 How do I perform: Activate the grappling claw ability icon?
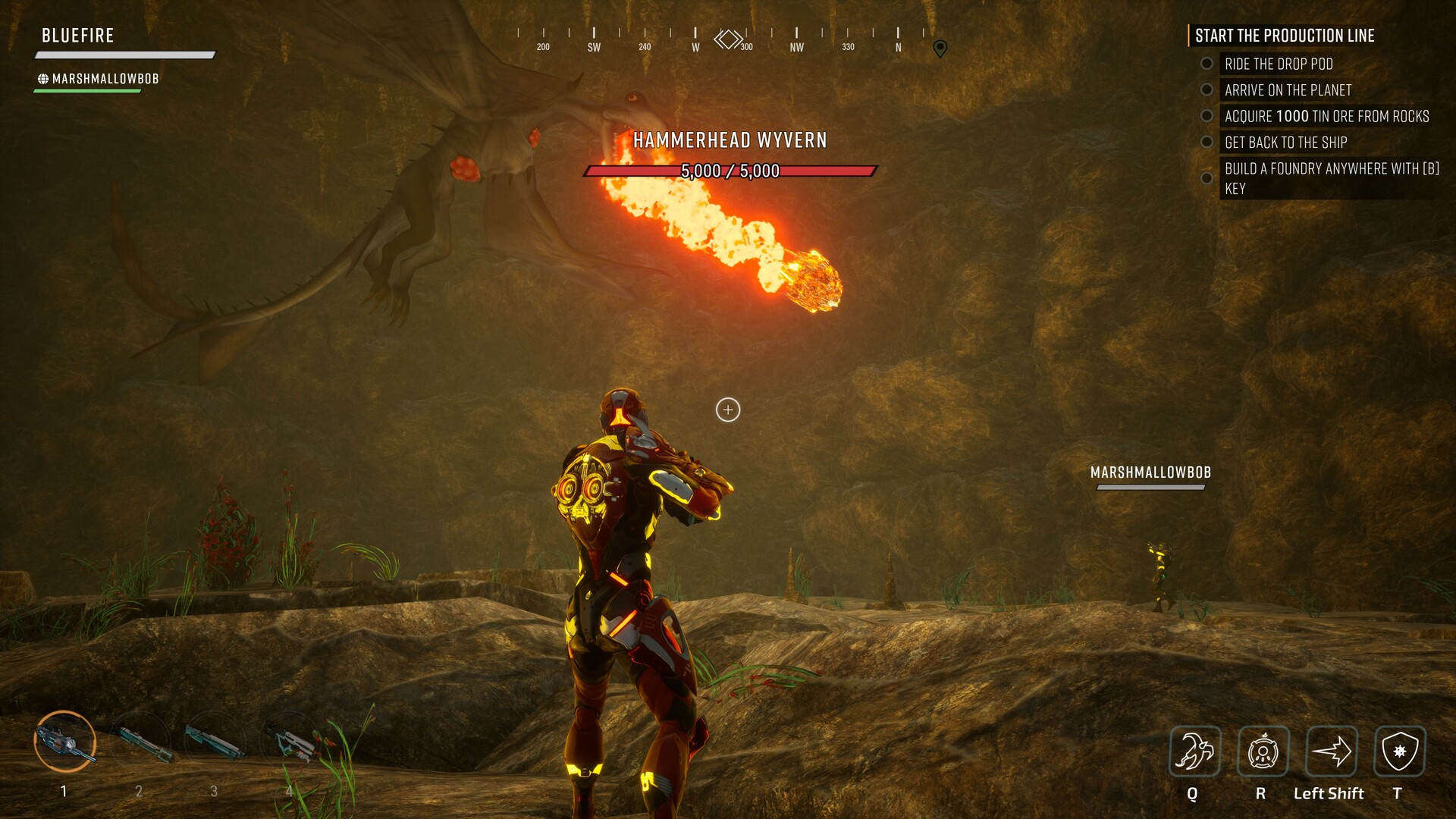[x=1194, y=752]
